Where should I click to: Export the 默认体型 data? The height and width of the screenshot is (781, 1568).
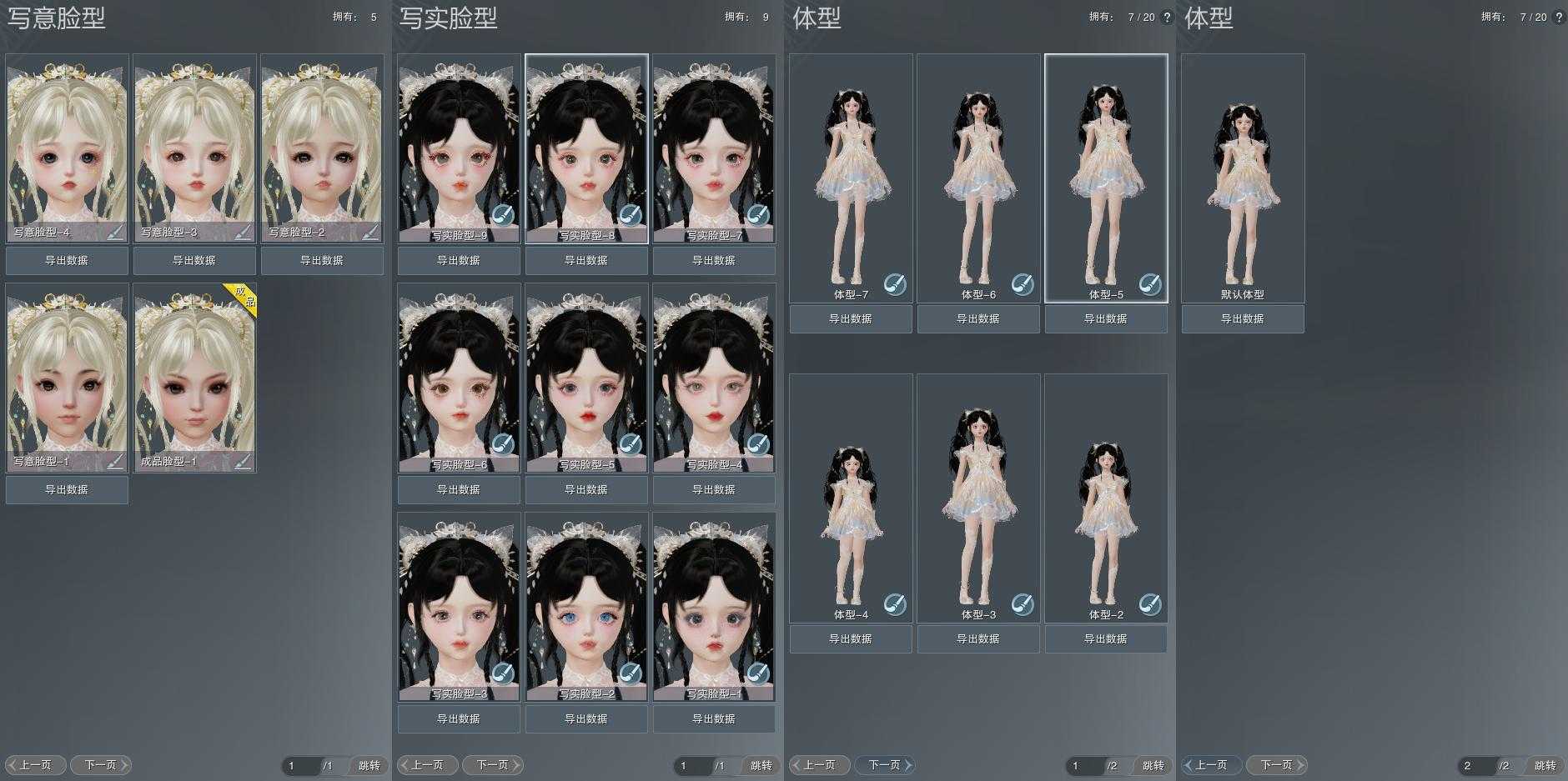(1243, 319)
